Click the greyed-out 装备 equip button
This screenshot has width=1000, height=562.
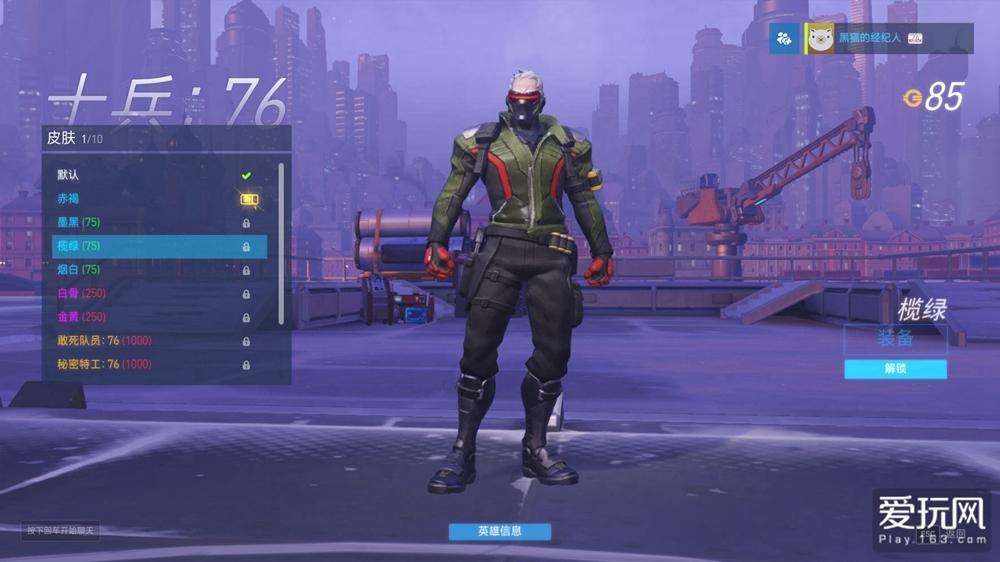click(895, 339)
